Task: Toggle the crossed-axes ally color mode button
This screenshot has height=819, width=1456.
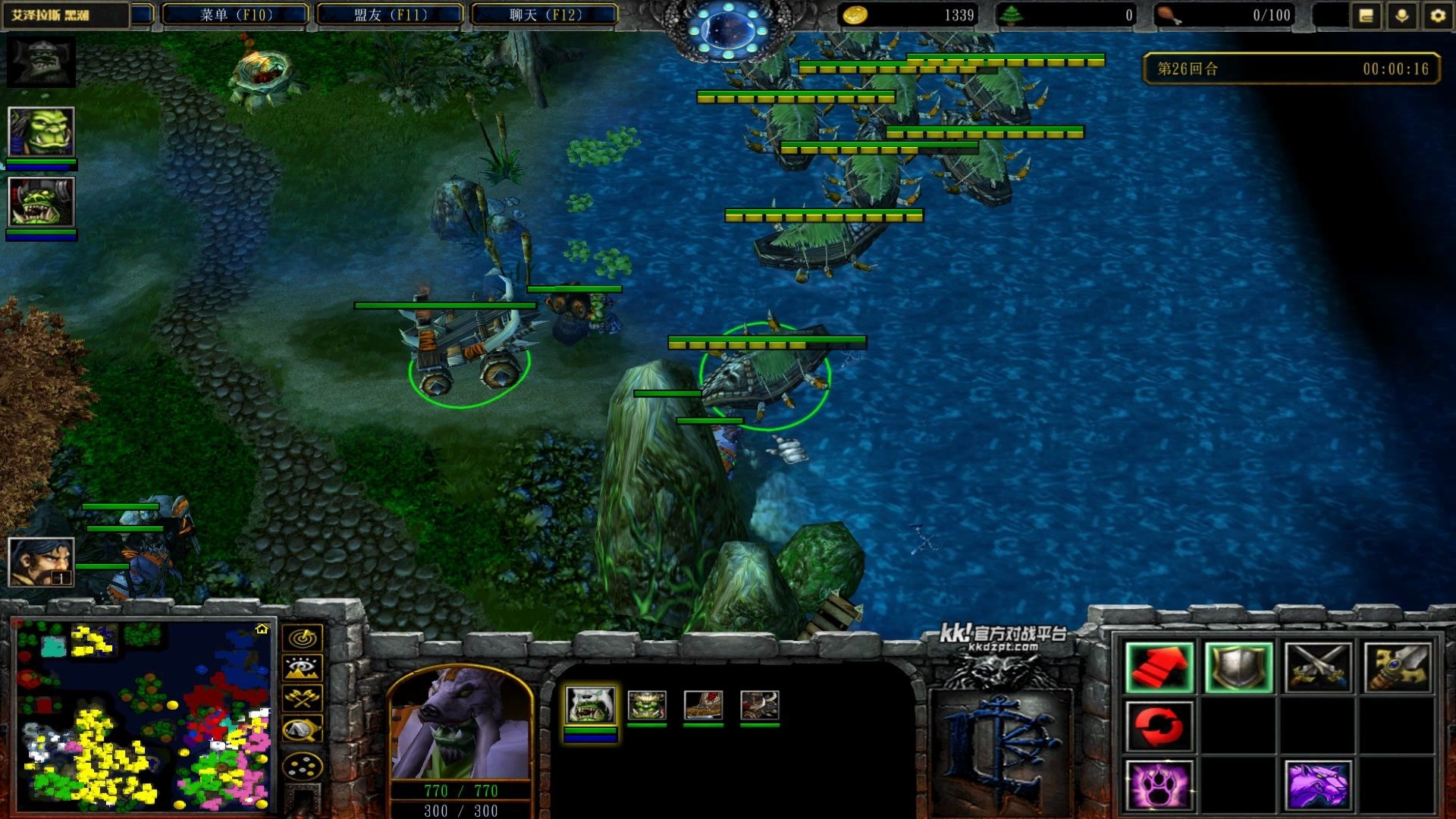Action: (x=303, y=698)
